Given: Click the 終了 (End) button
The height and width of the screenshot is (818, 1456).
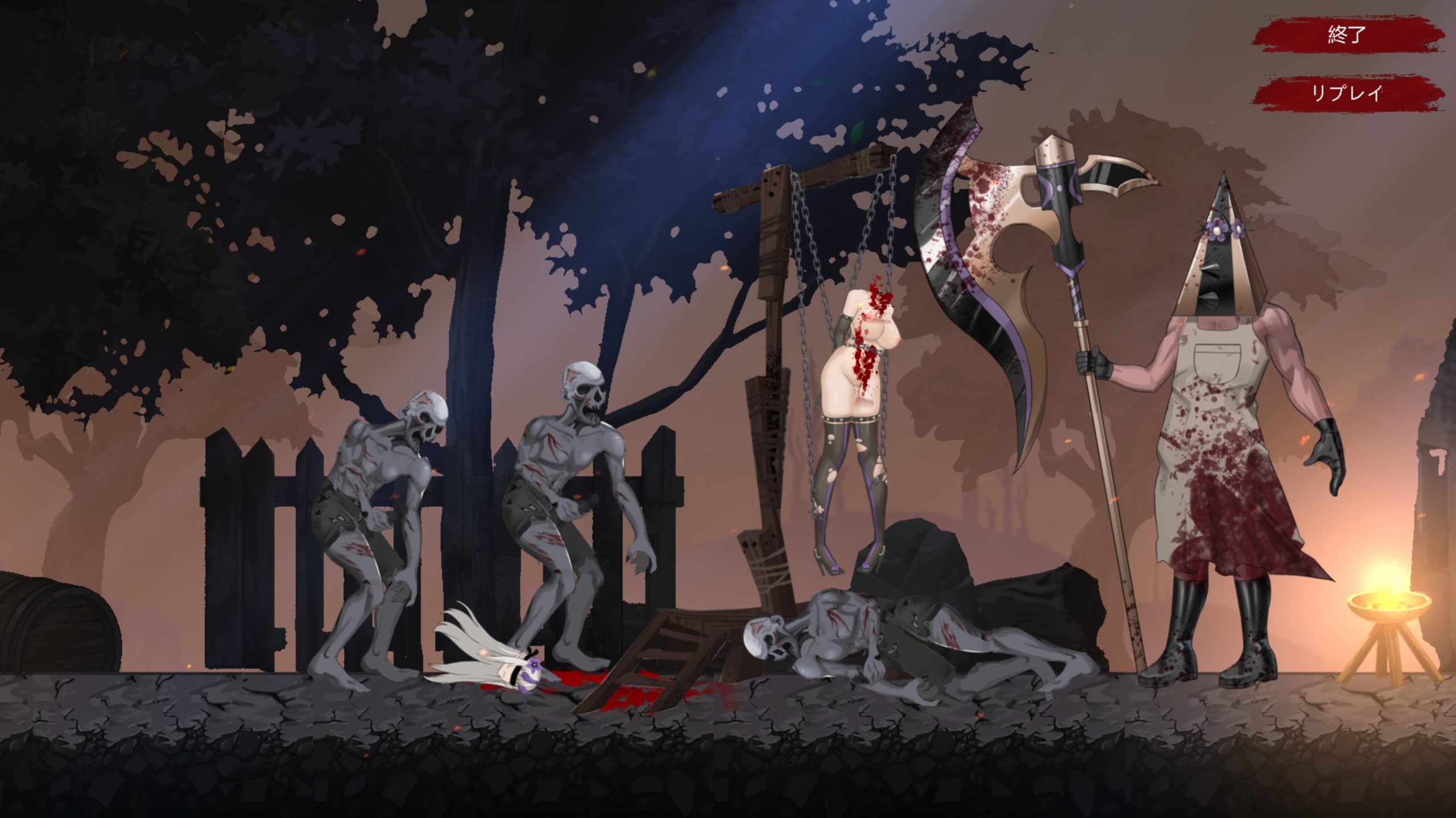Looking at the screenshot, I should click(x=1346, y=35).
